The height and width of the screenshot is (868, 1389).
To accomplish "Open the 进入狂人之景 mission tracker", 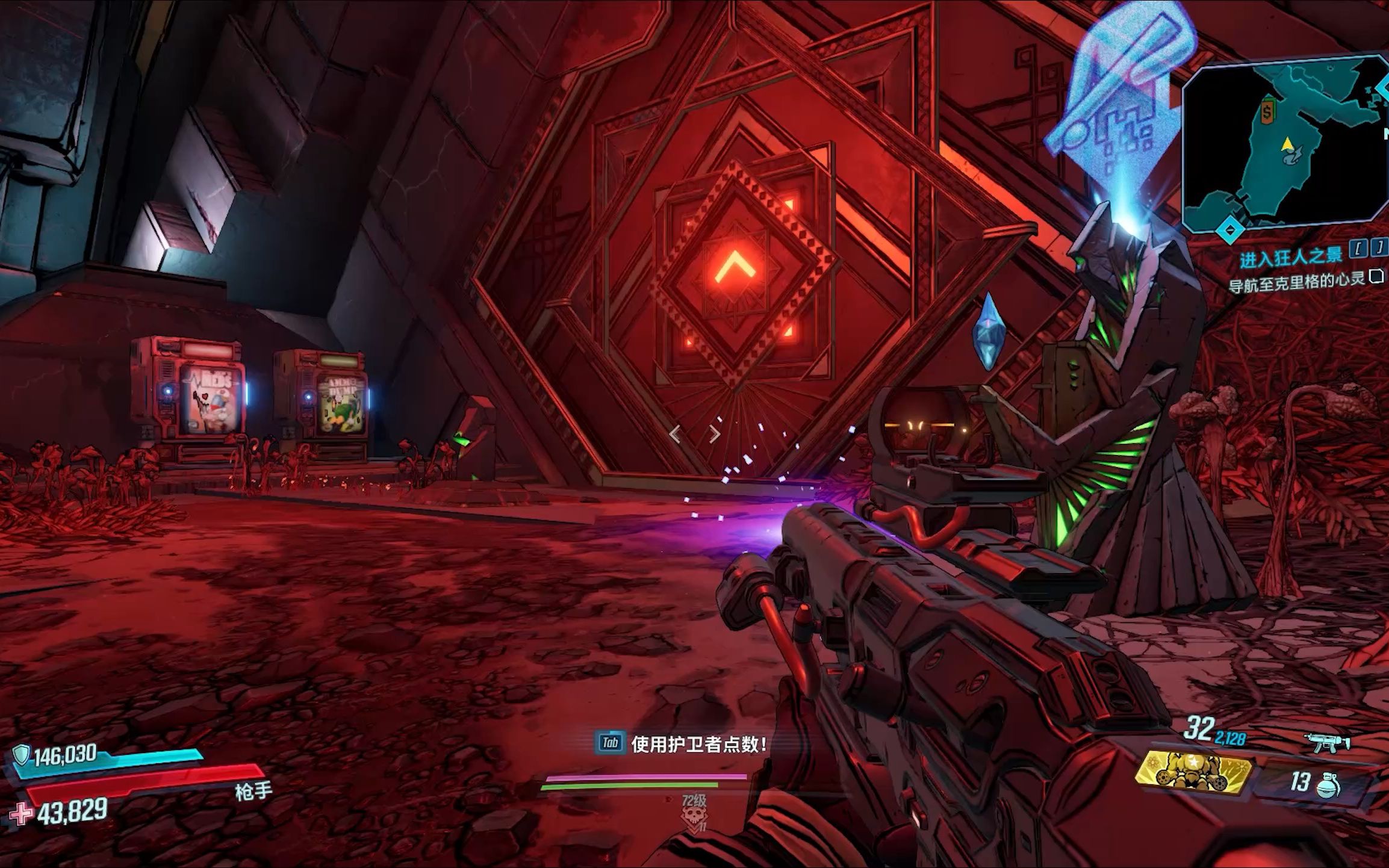I will click(x=1291, y=256).
